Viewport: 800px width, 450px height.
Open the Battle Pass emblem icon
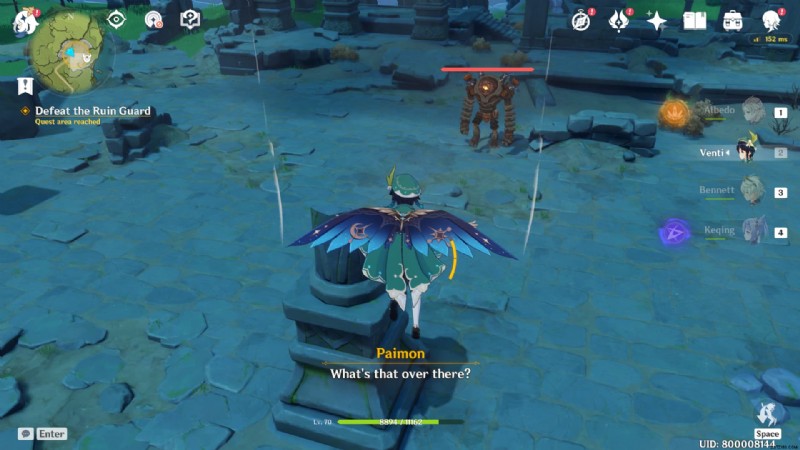pyautogui.click(x=619, y=21)
